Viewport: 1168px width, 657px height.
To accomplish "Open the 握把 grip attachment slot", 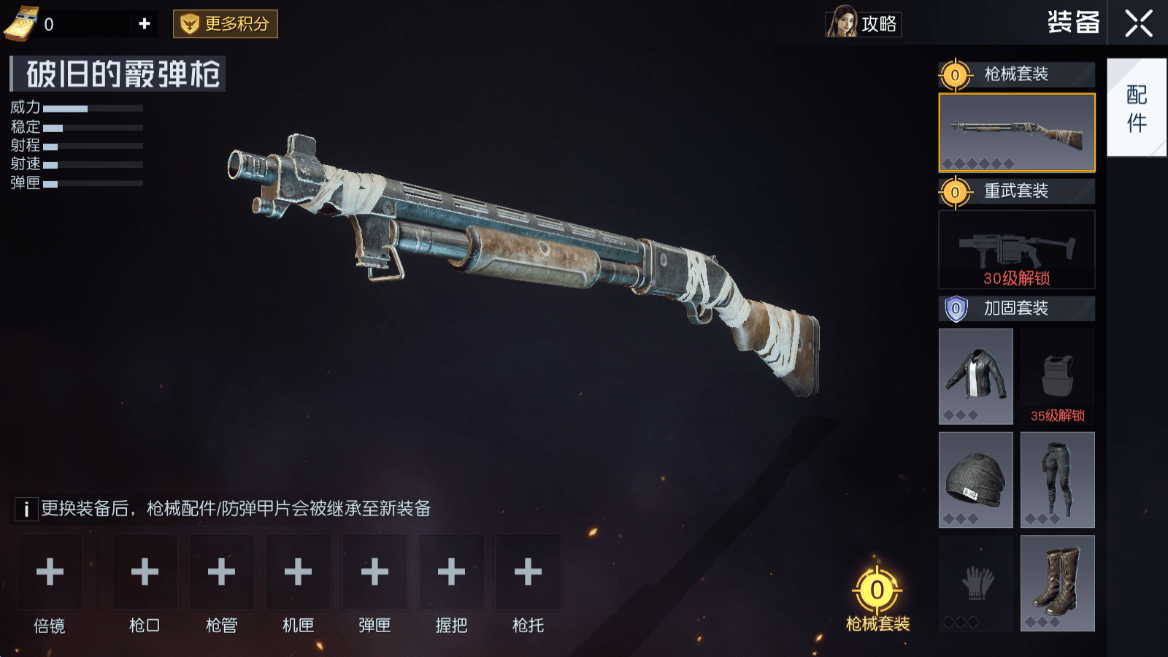I will [451, 572].
